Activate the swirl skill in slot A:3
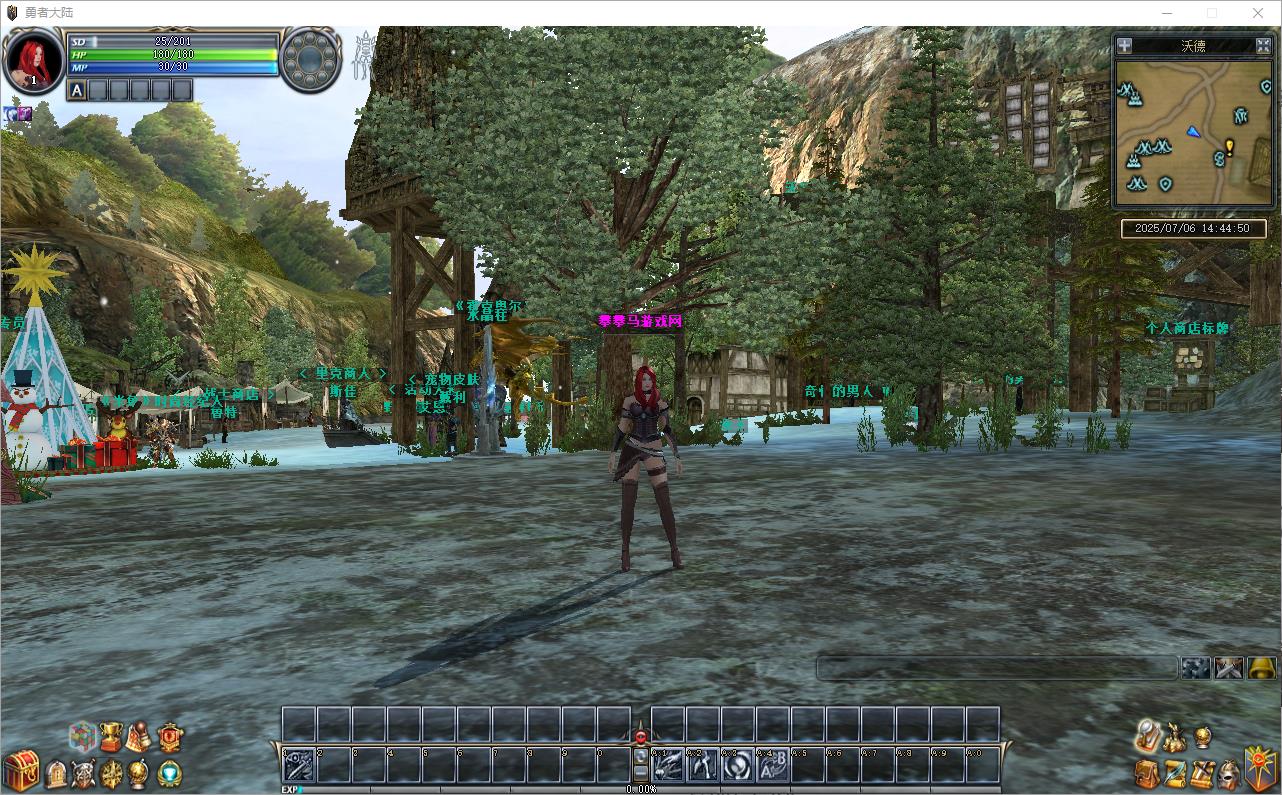Screen dimensions: 1282x795 click(x=738, y=765)
